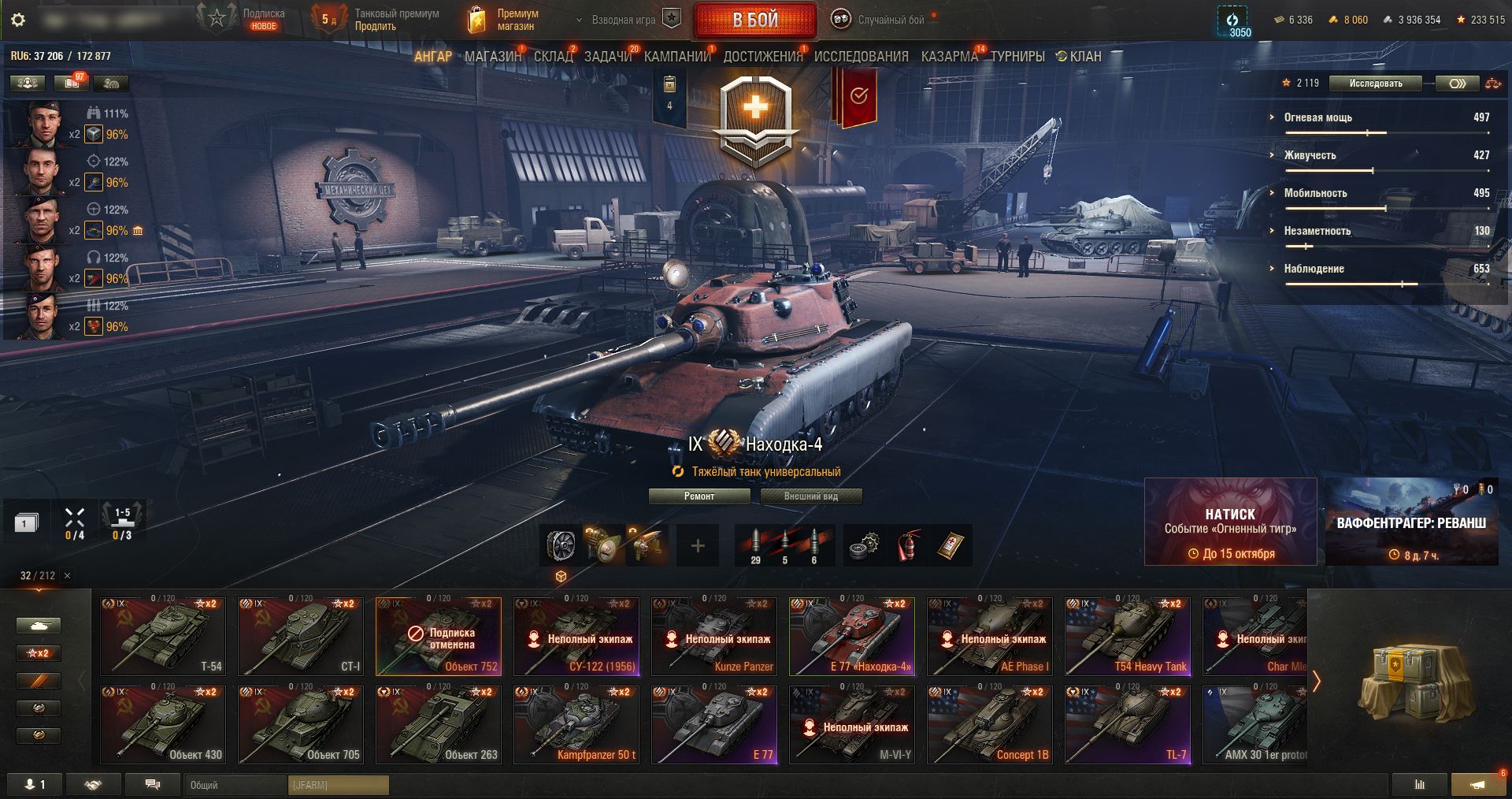The width and height of the screenshot is (1512, 799).
Task: Open Внешний вид customization
Action: tap(811, 496)
